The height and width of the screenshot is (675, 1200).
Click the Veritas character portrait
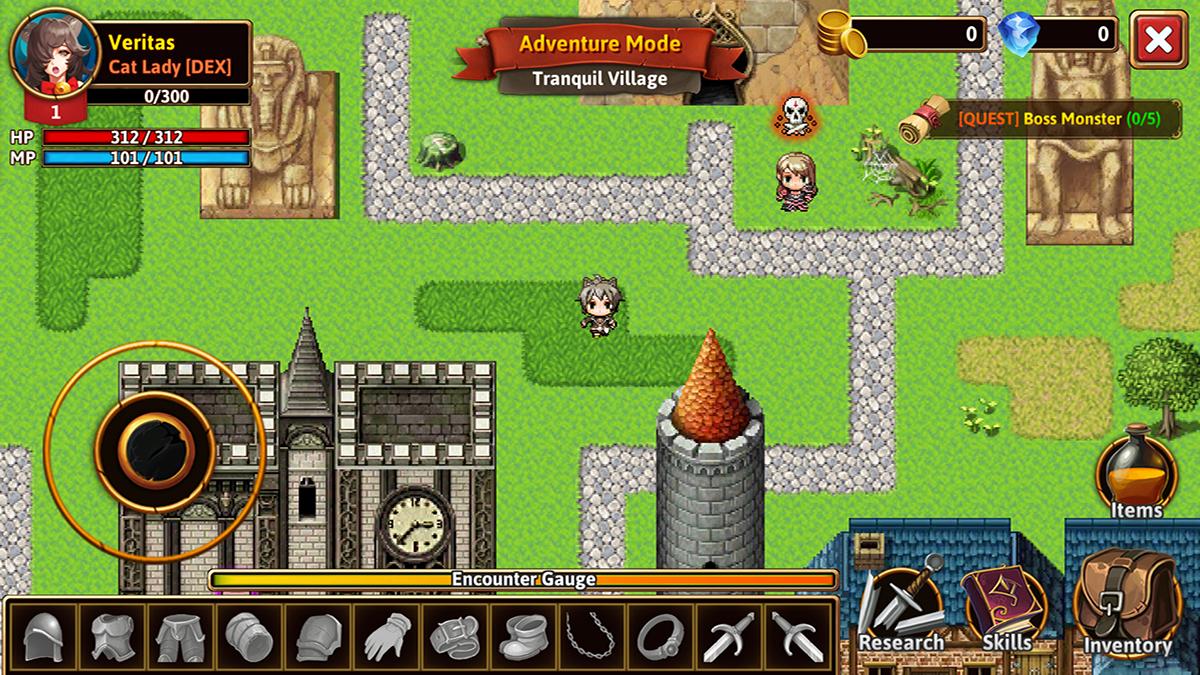[55, 53]
